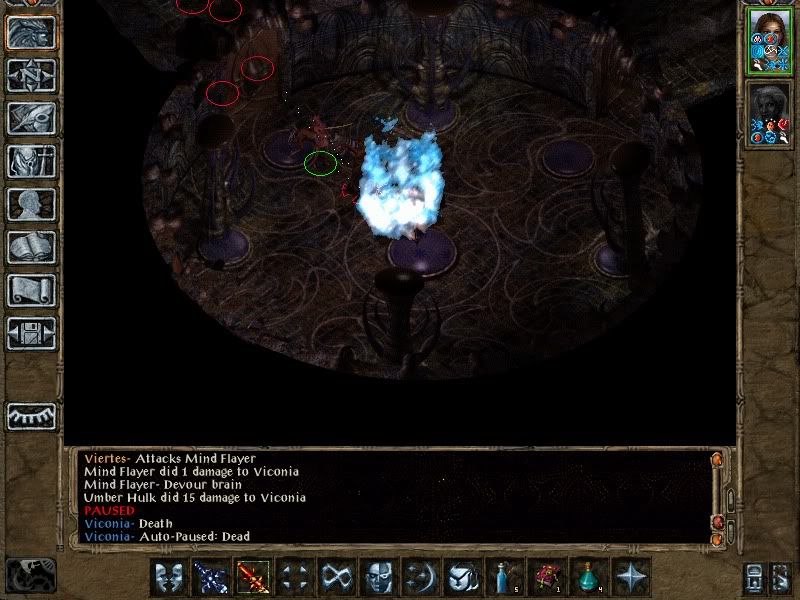Activate the star-shaped special abilities button
Viewport: 800px width, 600px height.
631,578
